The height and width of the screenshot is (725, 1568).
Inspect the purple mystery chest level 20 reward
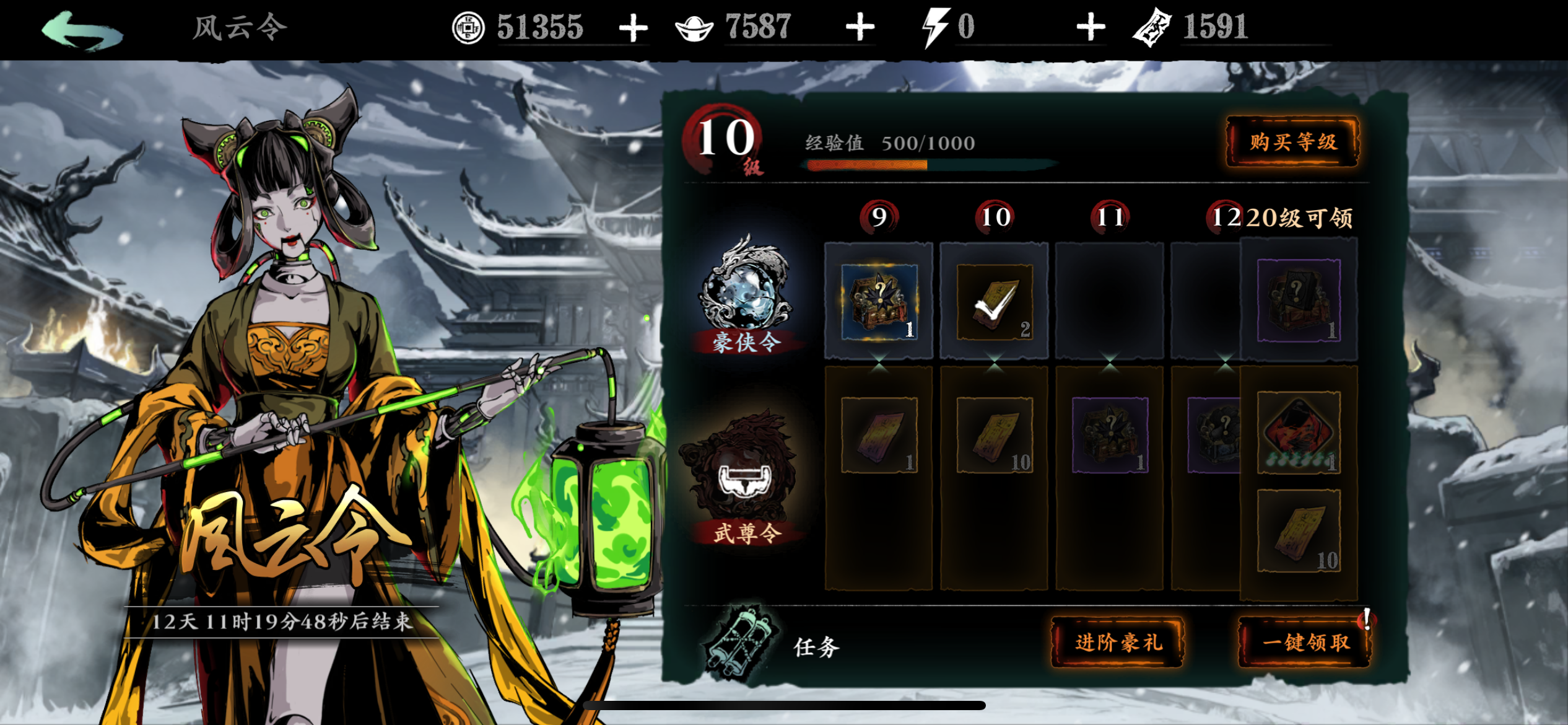coord(1298,301)
